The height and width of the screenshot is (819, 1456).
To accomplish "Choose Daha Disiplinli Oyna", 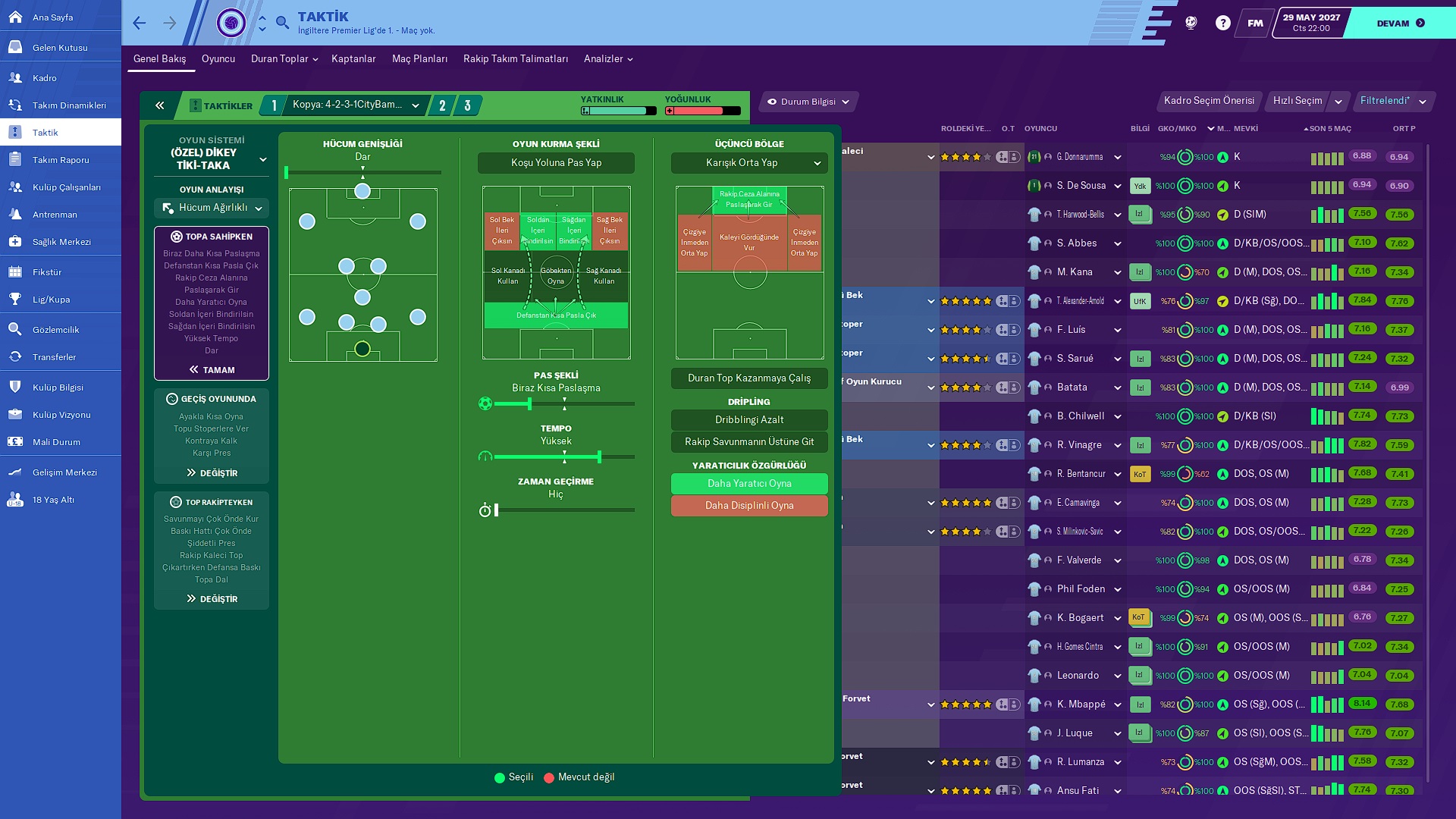I will (x=749, y=506).
